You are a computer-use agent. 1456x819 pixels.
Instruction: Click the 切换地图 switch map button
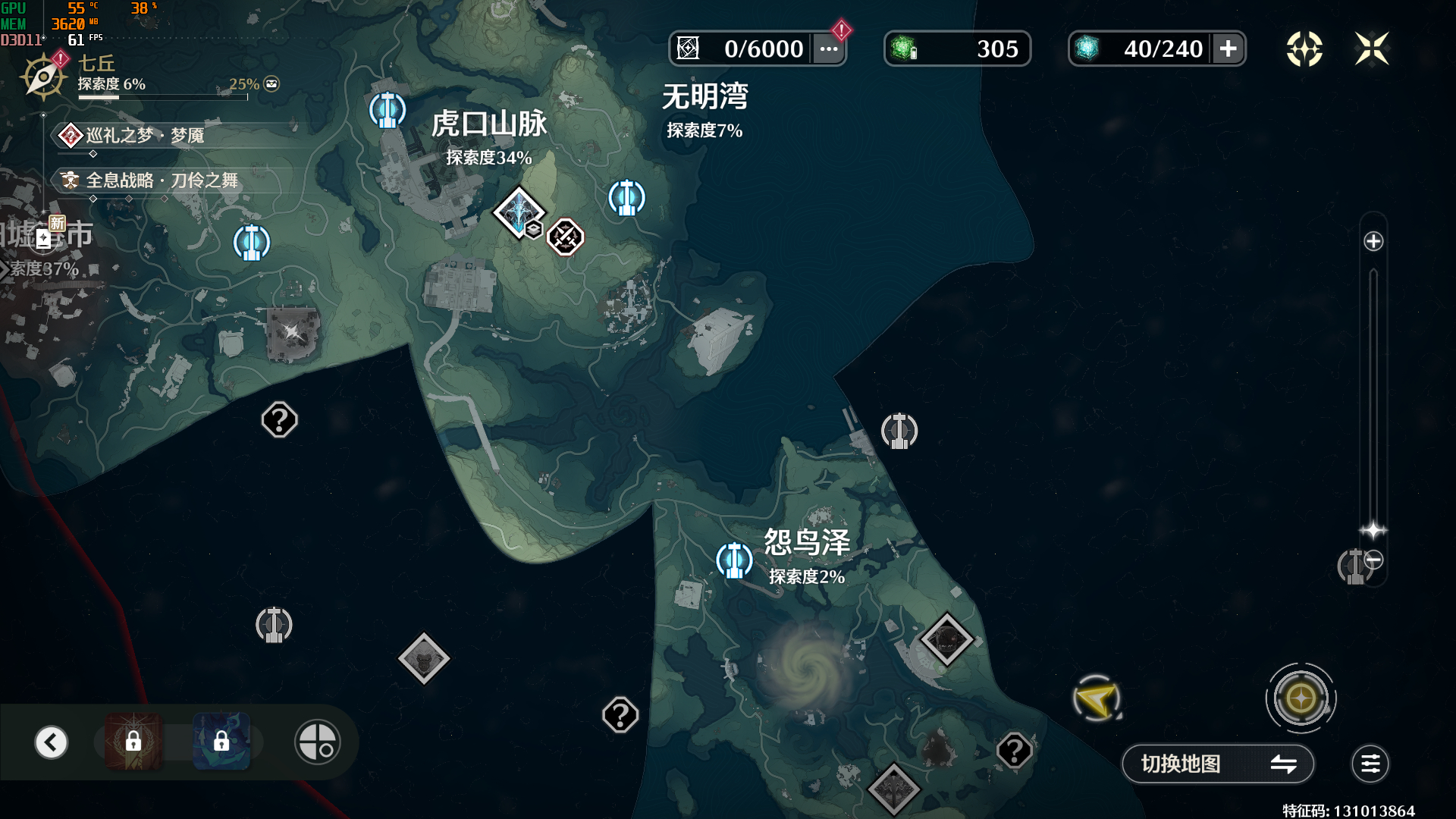click(x=1217, y=764)
